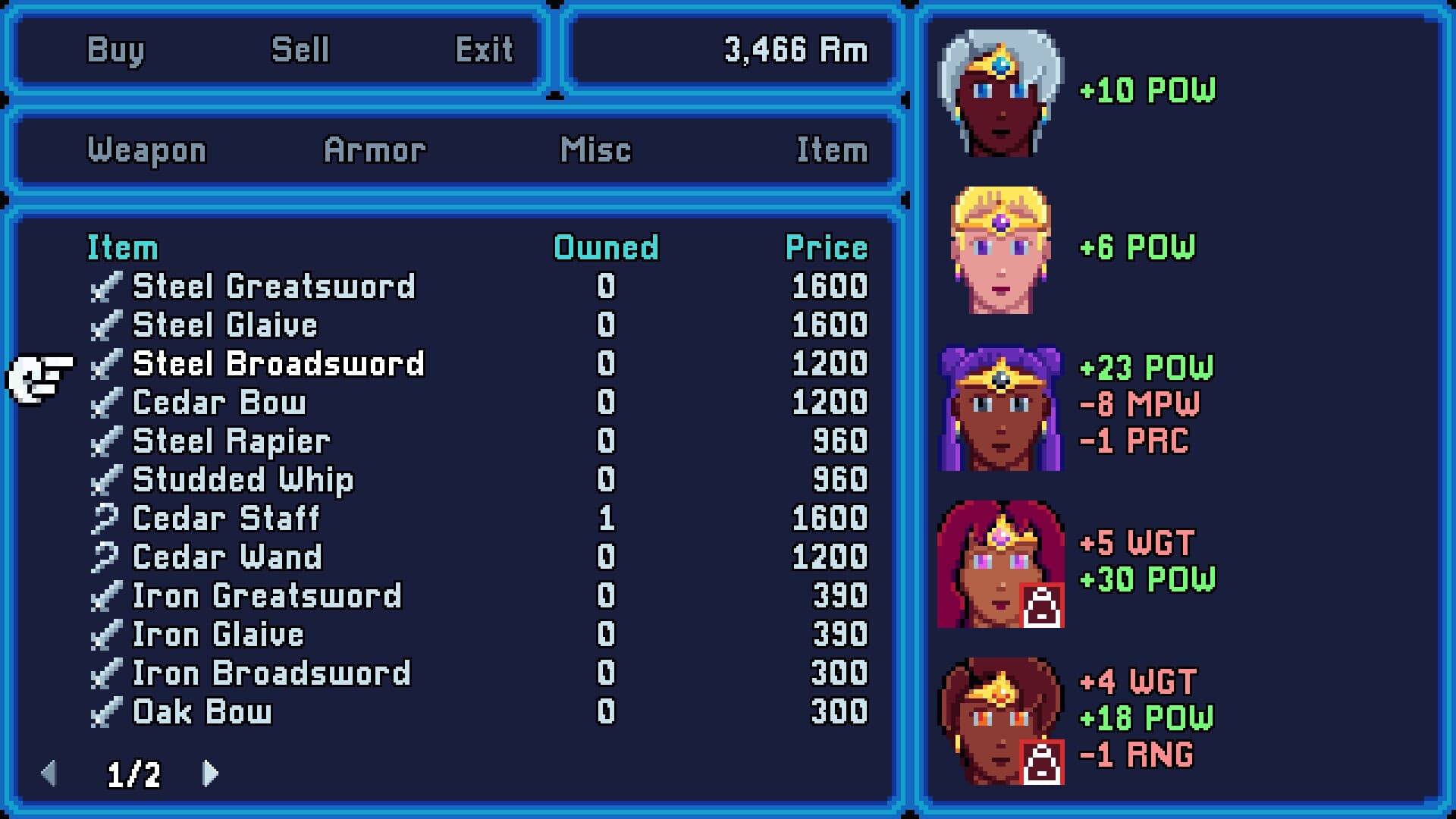Image resolution: width=1456 pixels, height=819 pixels.
Task: Click the blonde character's portrait
Action: (999, 246)
